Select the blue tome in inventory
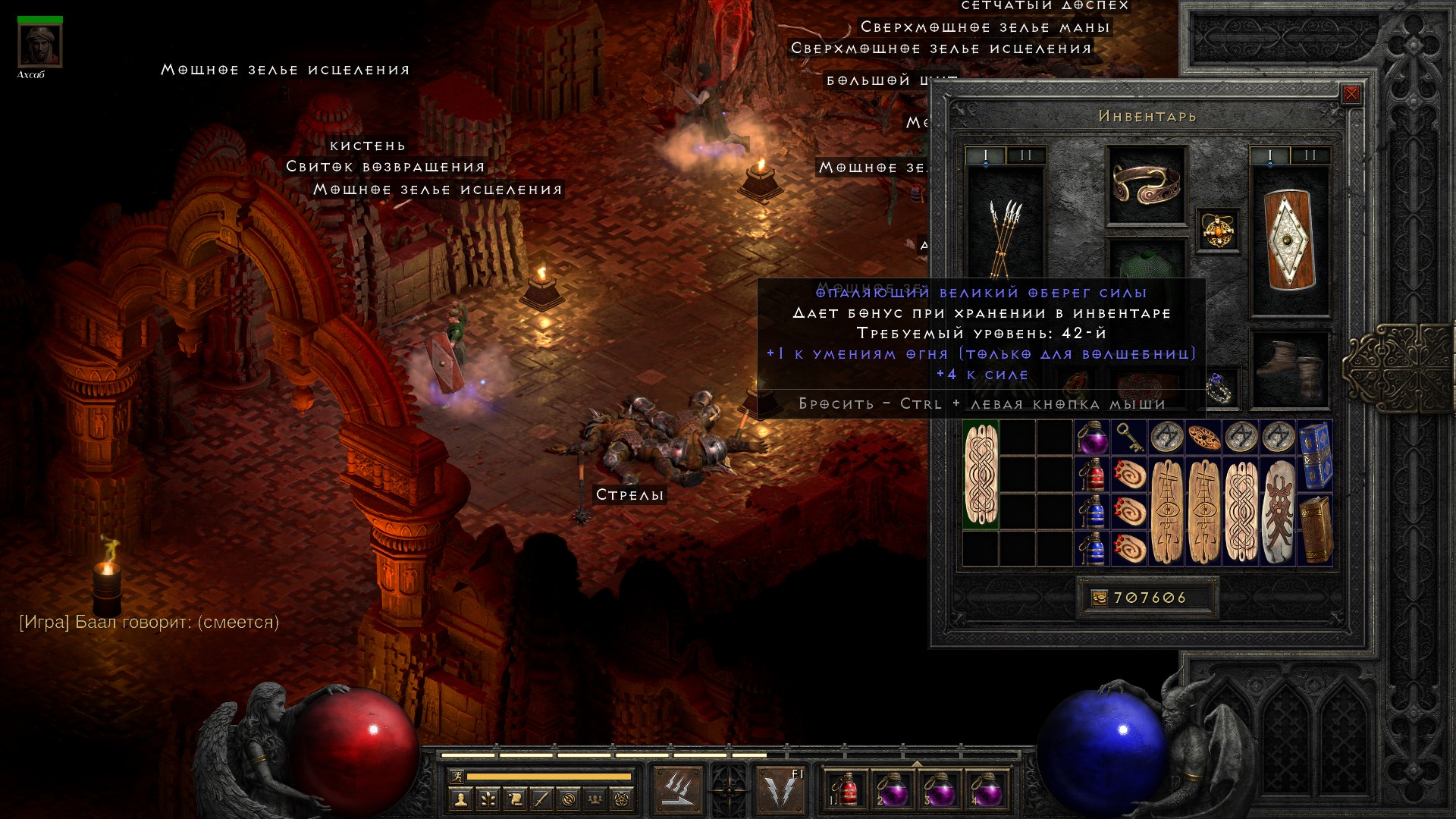 click(x=1316, y=456)
